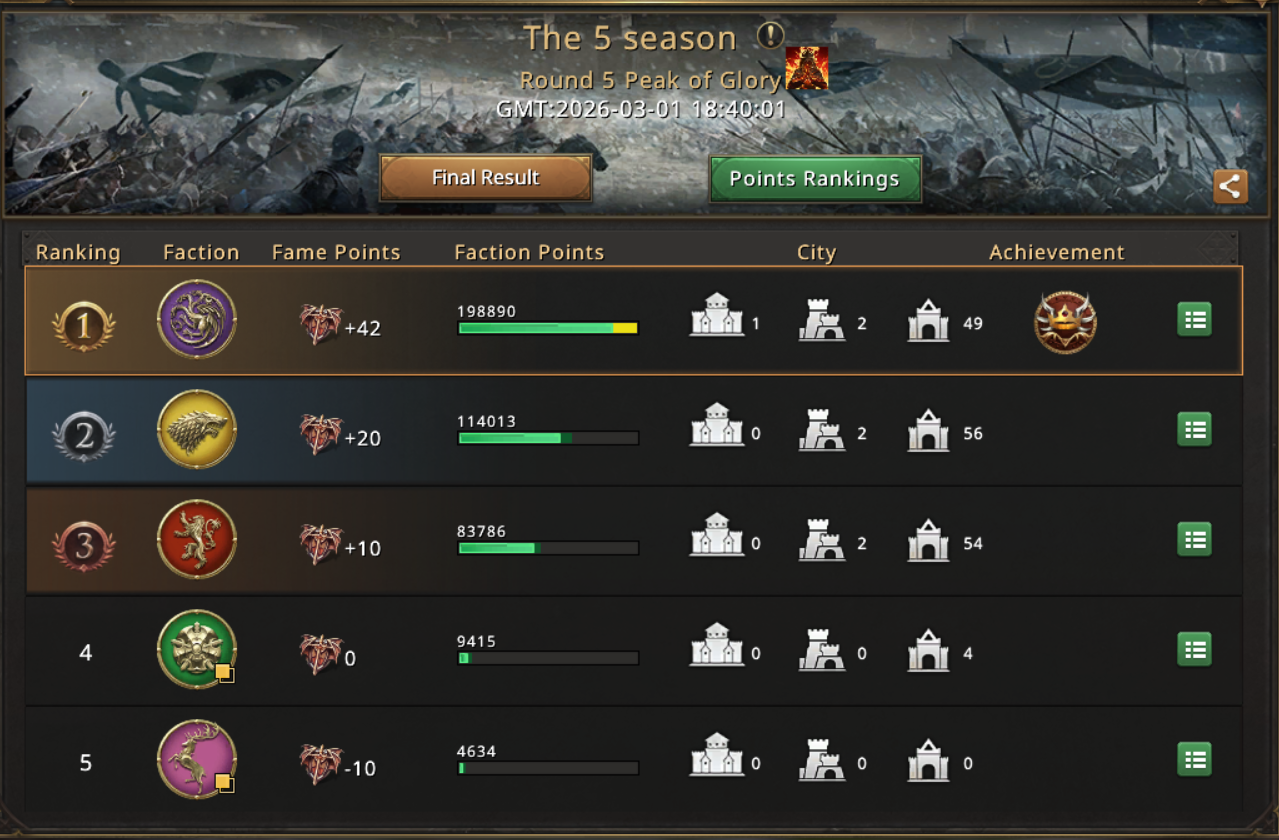The height and width of the screenshot is (840, 1279).
Task: Select the yellow Stark direwolf emblem
Action: coord(197,429)
